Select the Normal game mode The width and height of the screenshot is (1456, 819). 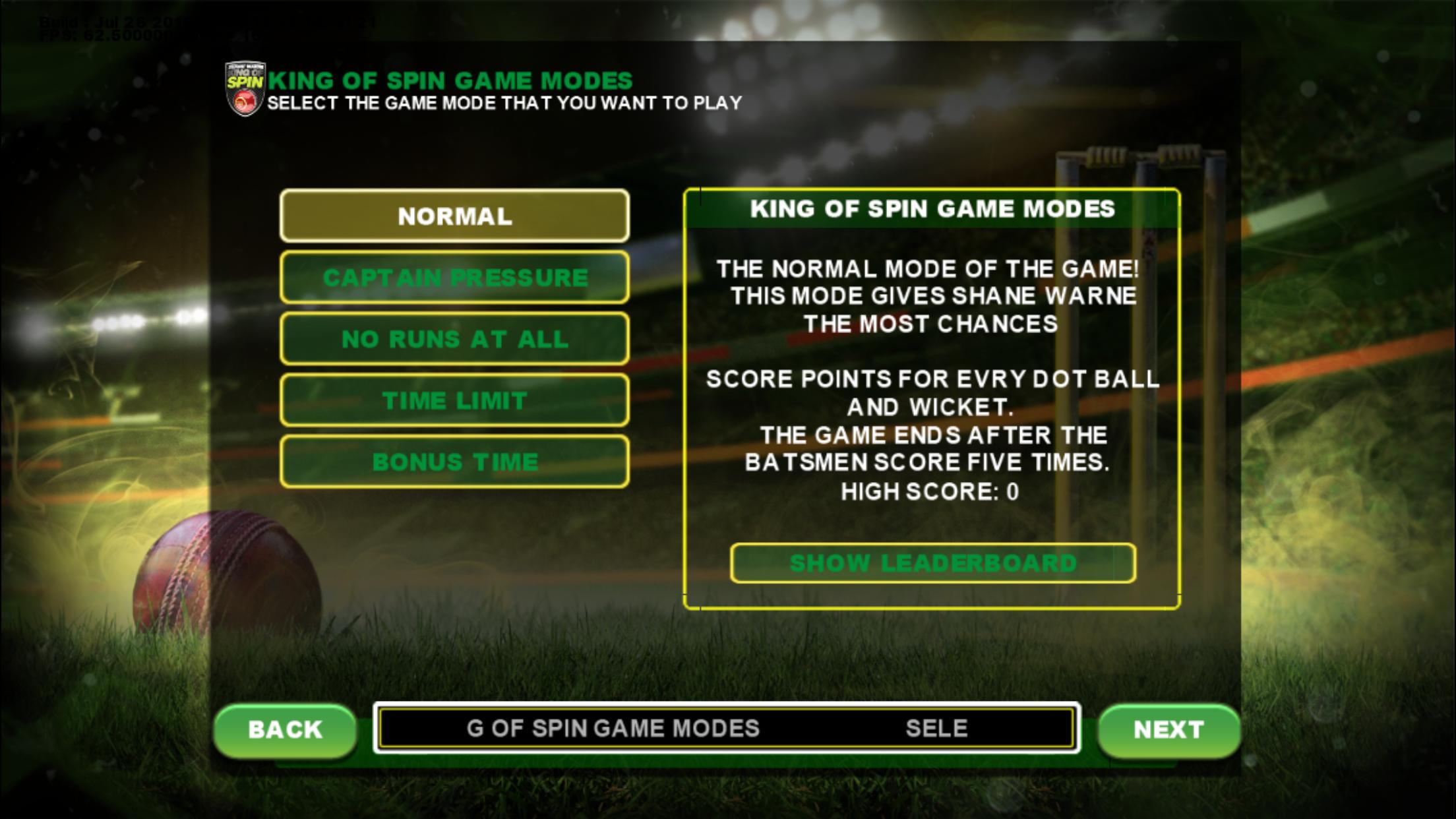454,216
